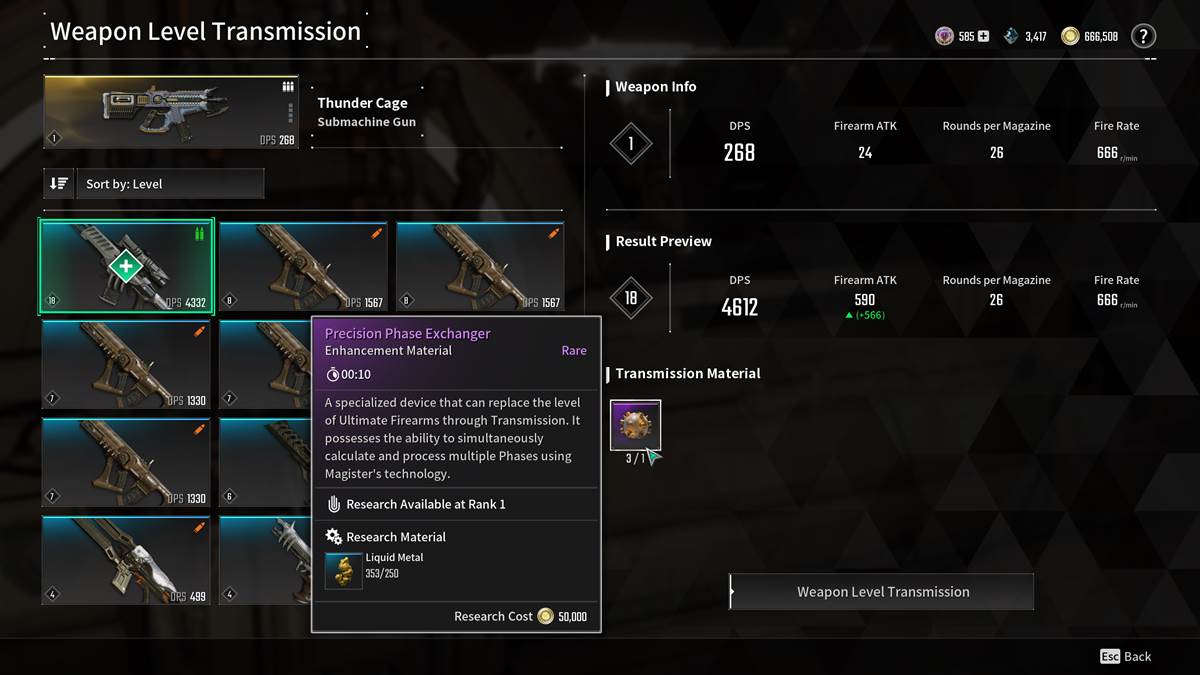
Task: Choose the level 18 weapon with DPS 4332
Action: [126, 266]
